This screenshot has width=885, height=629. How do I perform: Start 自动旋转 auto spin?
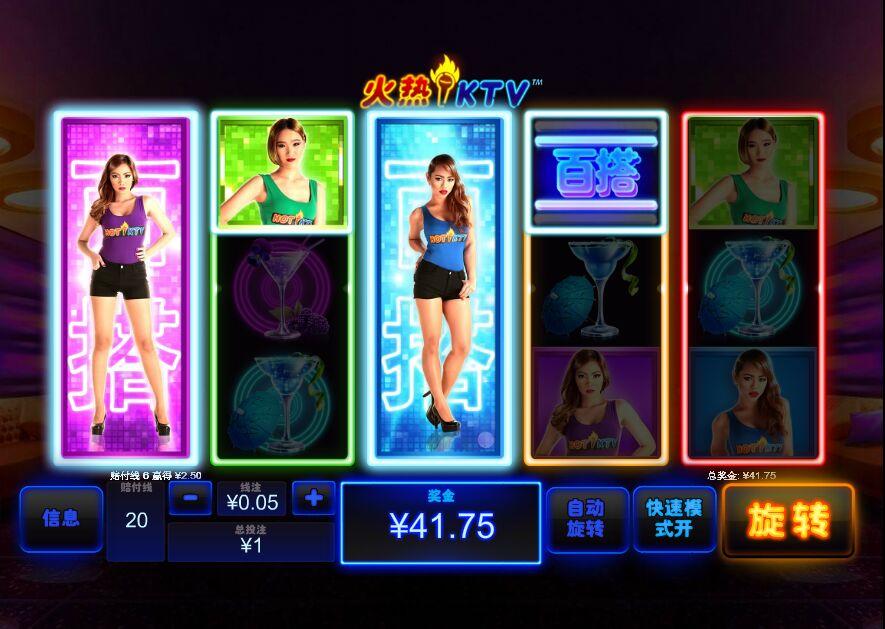(587, 519)
